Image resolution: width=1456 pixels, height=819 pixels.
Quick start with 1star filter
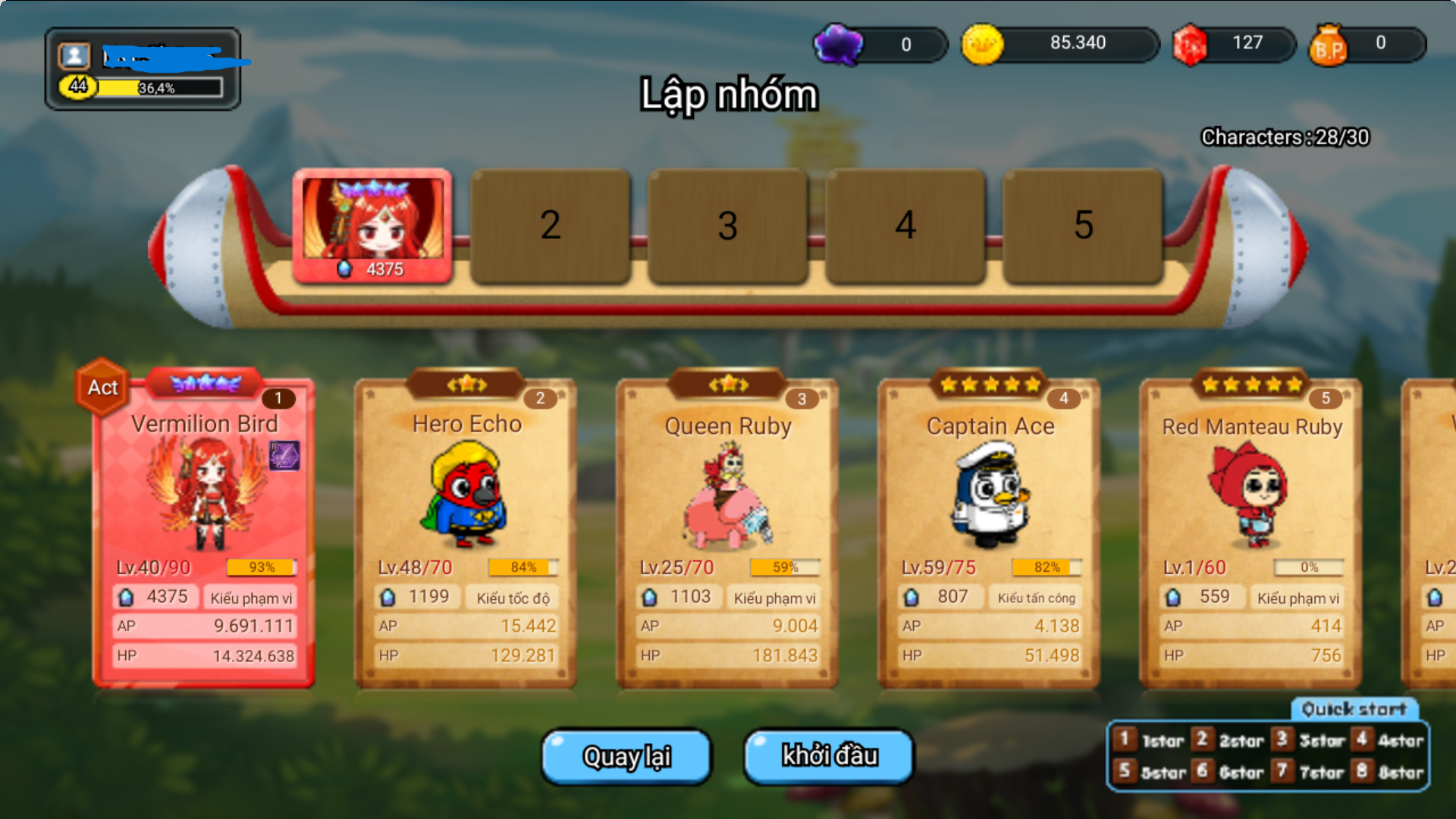click(1150, 740)
